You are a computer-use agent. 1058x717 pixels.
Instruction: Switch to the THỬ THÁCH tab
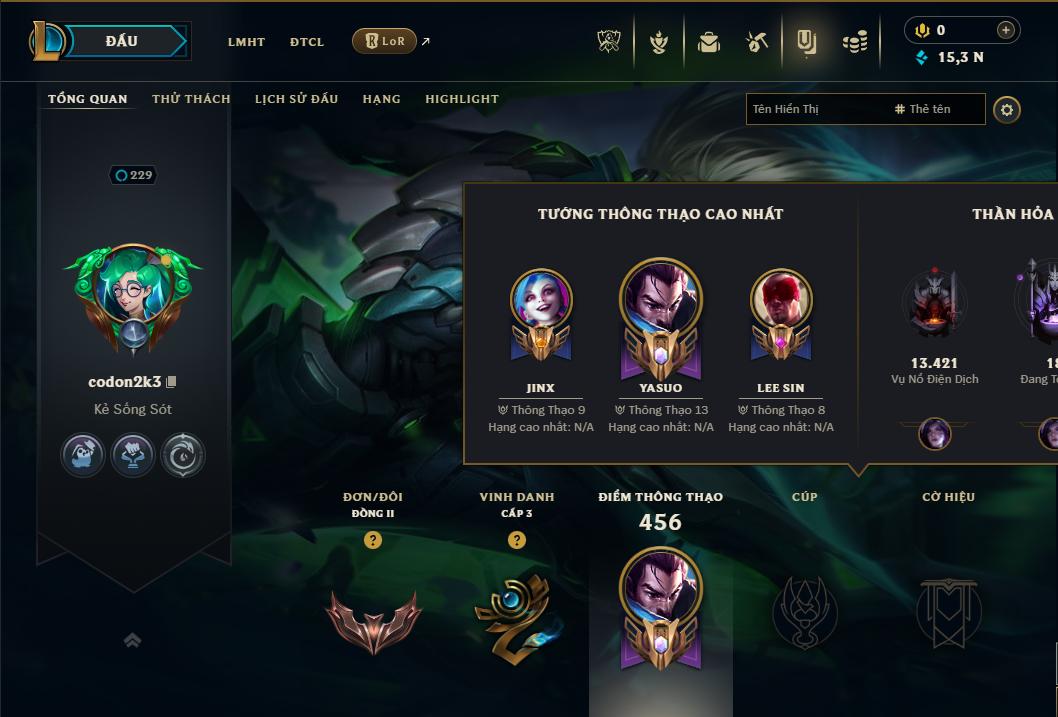pyautogui.click(x=191, y=99)
